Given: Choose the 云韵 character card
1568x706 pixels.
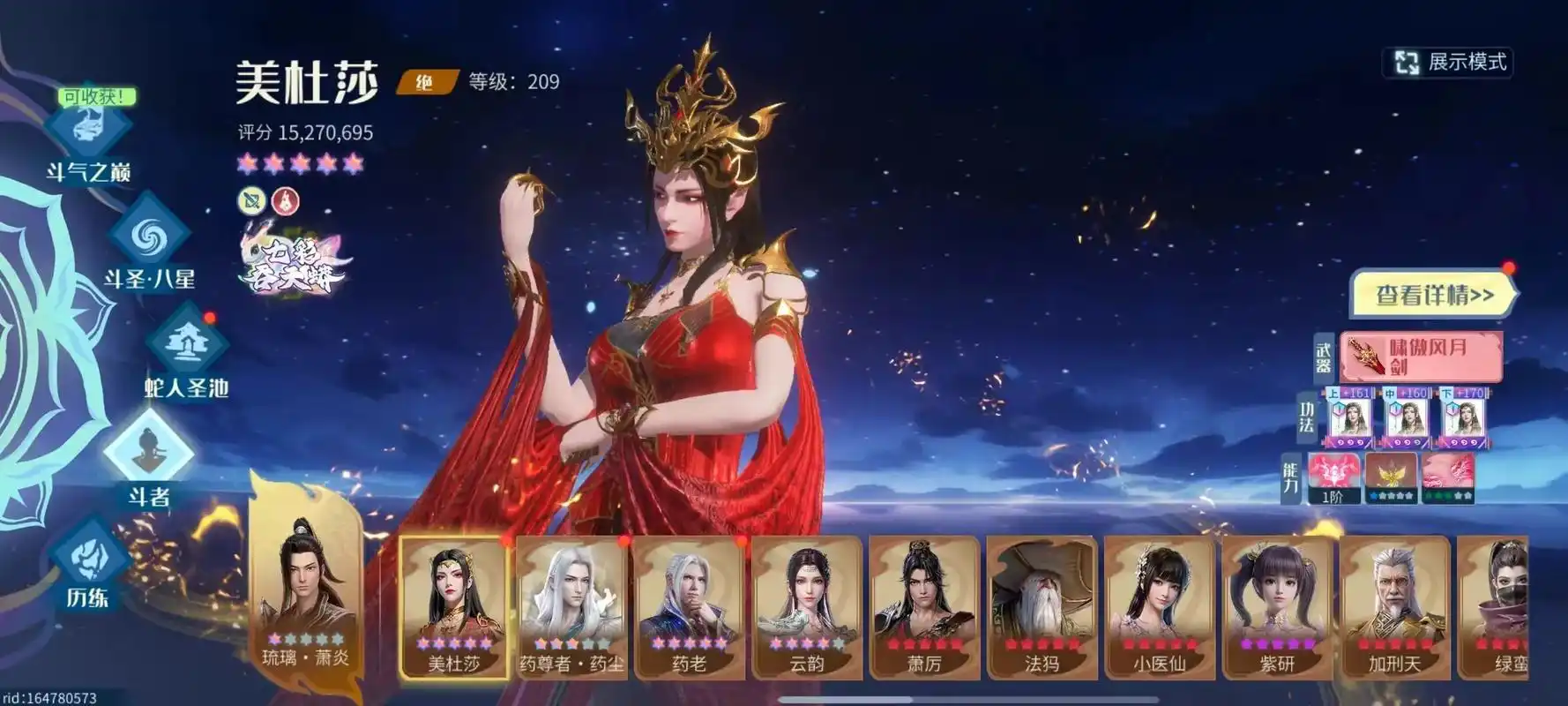Looking at the screenshot, I should pos(806,607).
